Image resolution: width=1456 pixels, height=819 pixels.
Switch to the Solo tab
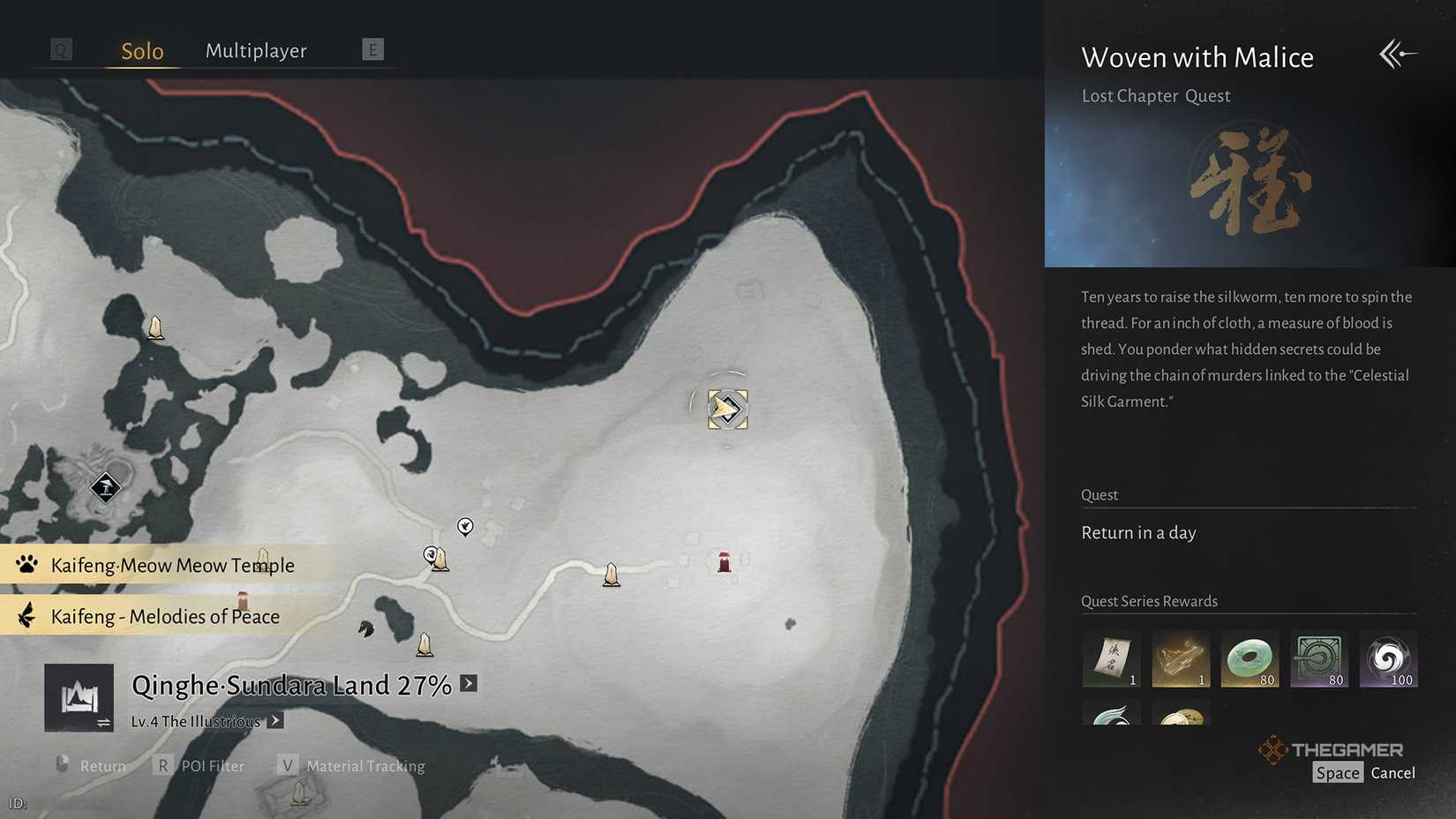point(140,50)
